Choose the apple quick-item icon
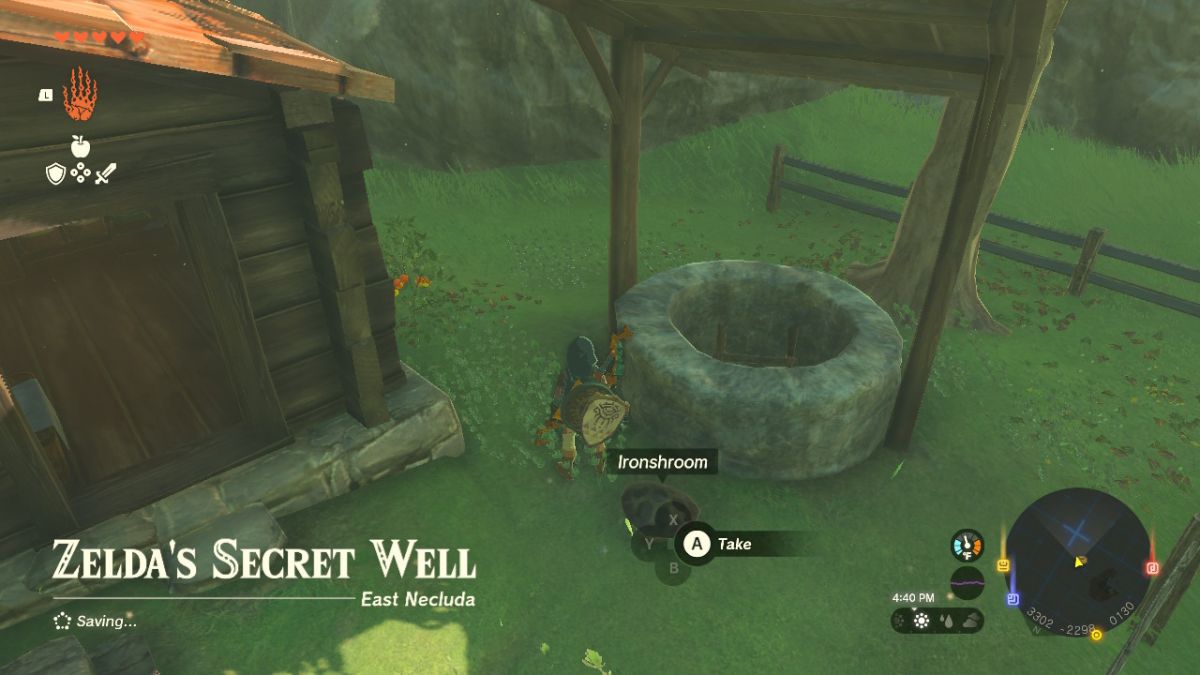 (x=80, y=146)
